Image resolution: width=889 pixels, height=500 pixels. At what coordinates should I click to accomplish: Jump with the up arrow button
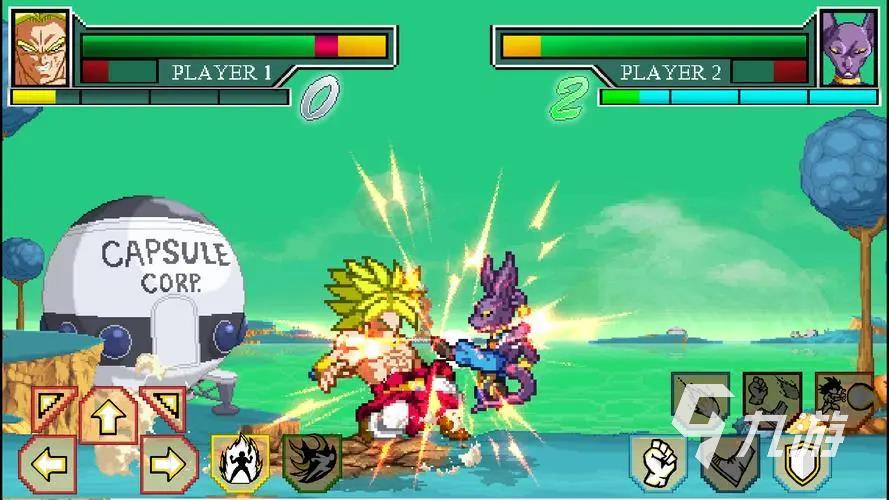click(x=108, y=415)
